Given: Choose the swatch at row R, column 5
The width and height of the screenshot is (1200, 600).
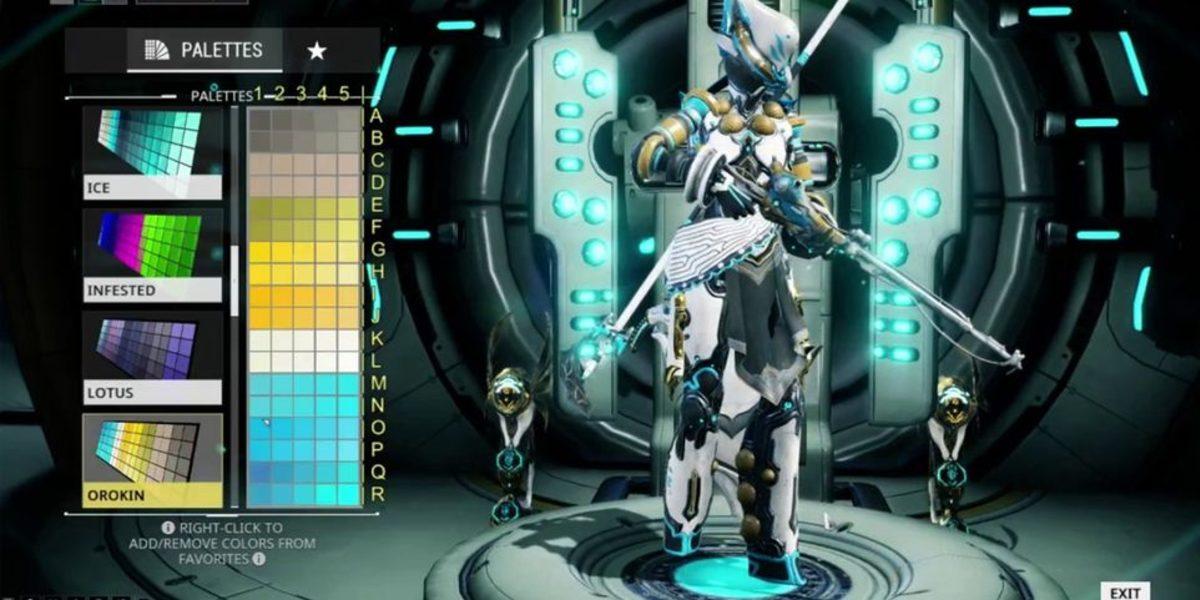Looking at the screenshot, I should tap(348, 494).
